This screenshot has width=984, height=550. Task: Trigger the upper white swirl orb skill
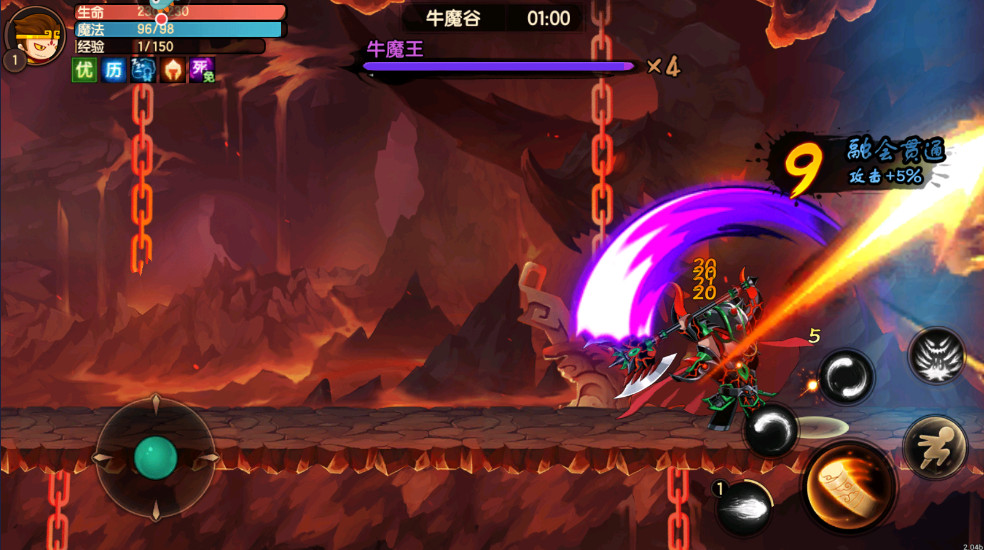point(846,377)
